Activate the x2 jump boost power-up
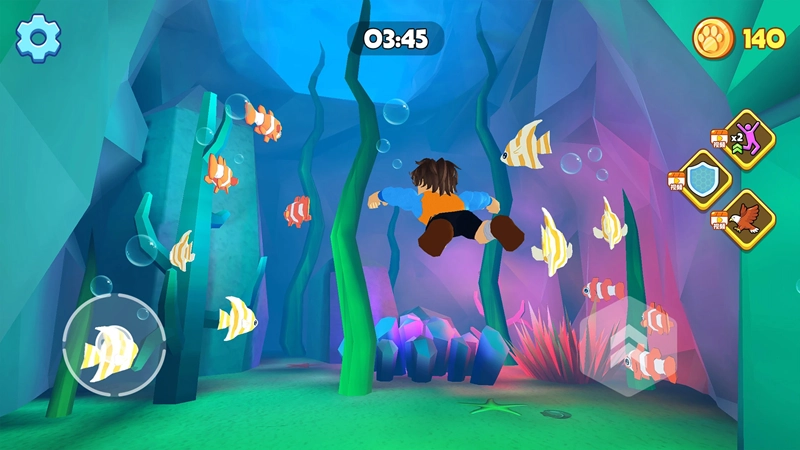 pyautogui.click(x=749, y=136)
